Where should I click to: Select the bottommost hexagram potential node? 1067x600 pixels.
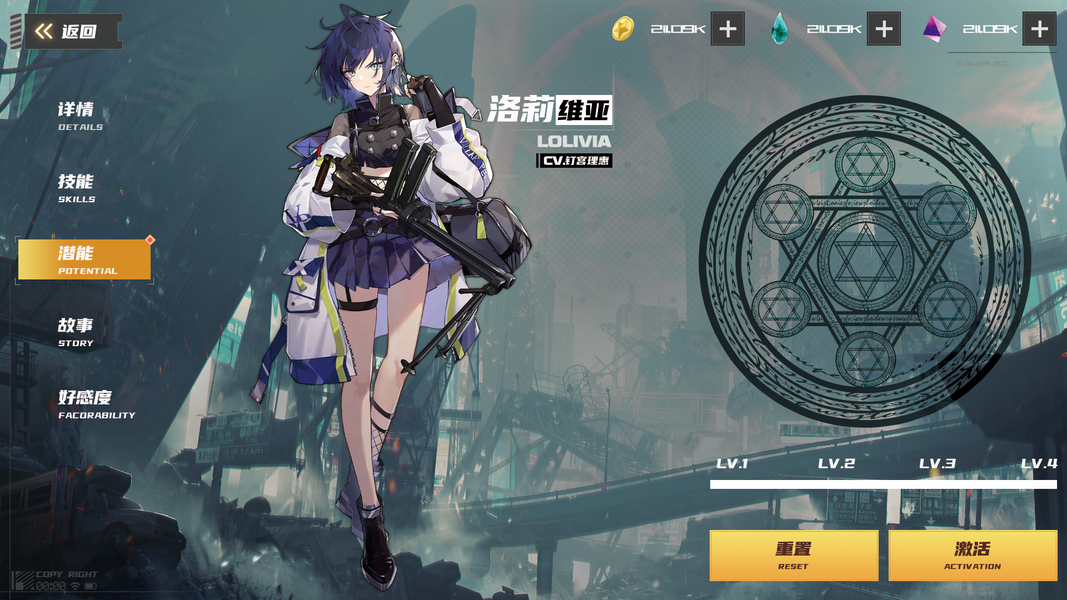click(865, 357)
